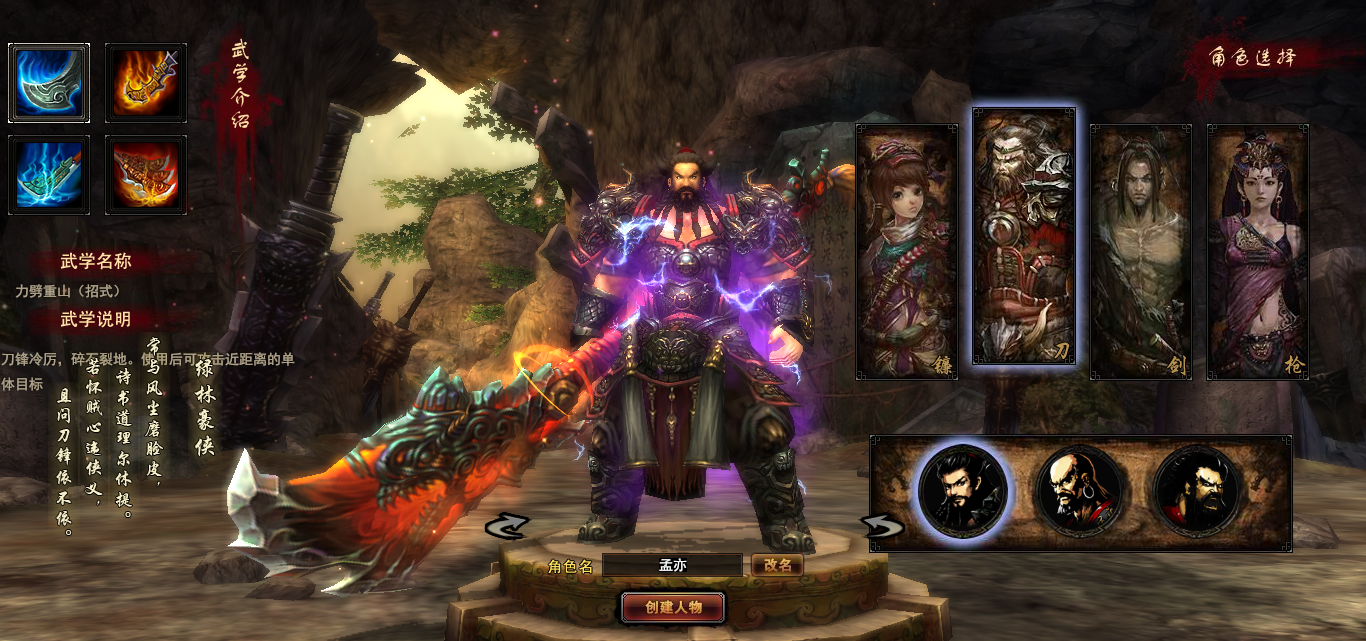View the blue glowing blade skill icon
1366x641 pixels.
point(49,83)
